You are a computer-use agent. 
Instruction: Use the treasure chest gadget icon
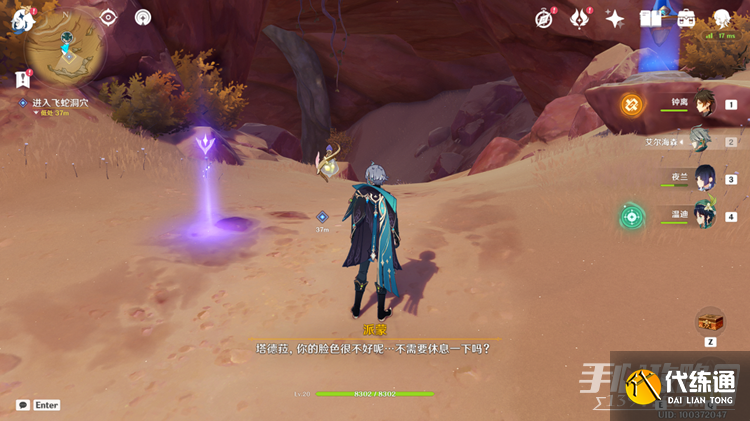(x=710, y=320)
